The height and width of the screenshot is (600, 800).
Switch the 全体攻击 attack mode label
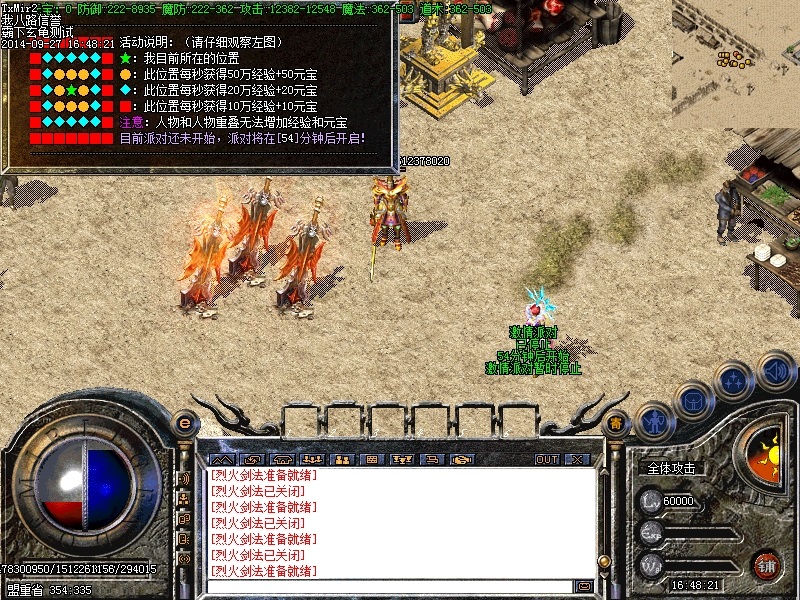(x=672, y=468)
